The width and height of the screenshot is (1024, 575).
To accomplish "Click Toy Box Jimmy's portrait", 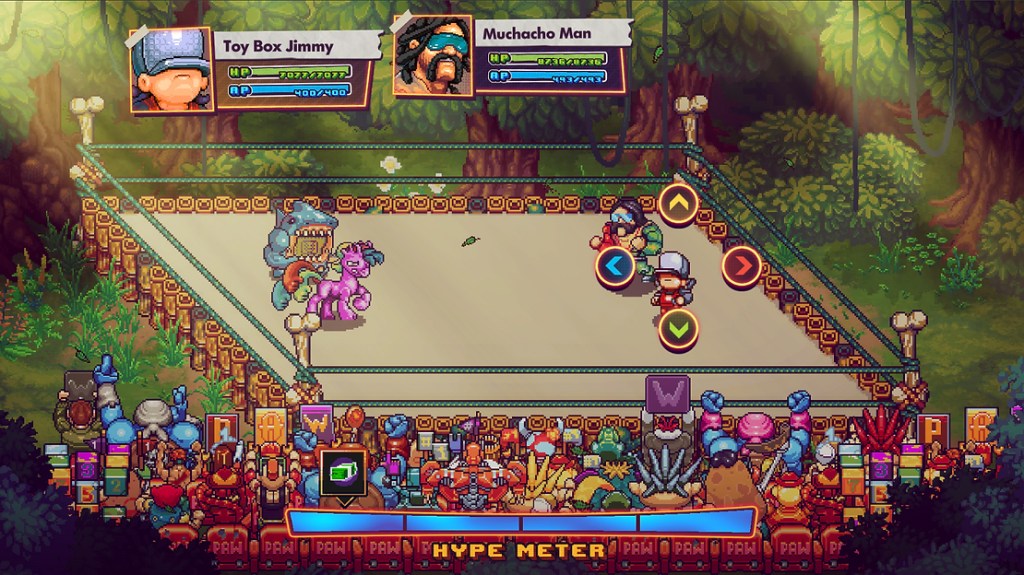I will pos(172,69).
